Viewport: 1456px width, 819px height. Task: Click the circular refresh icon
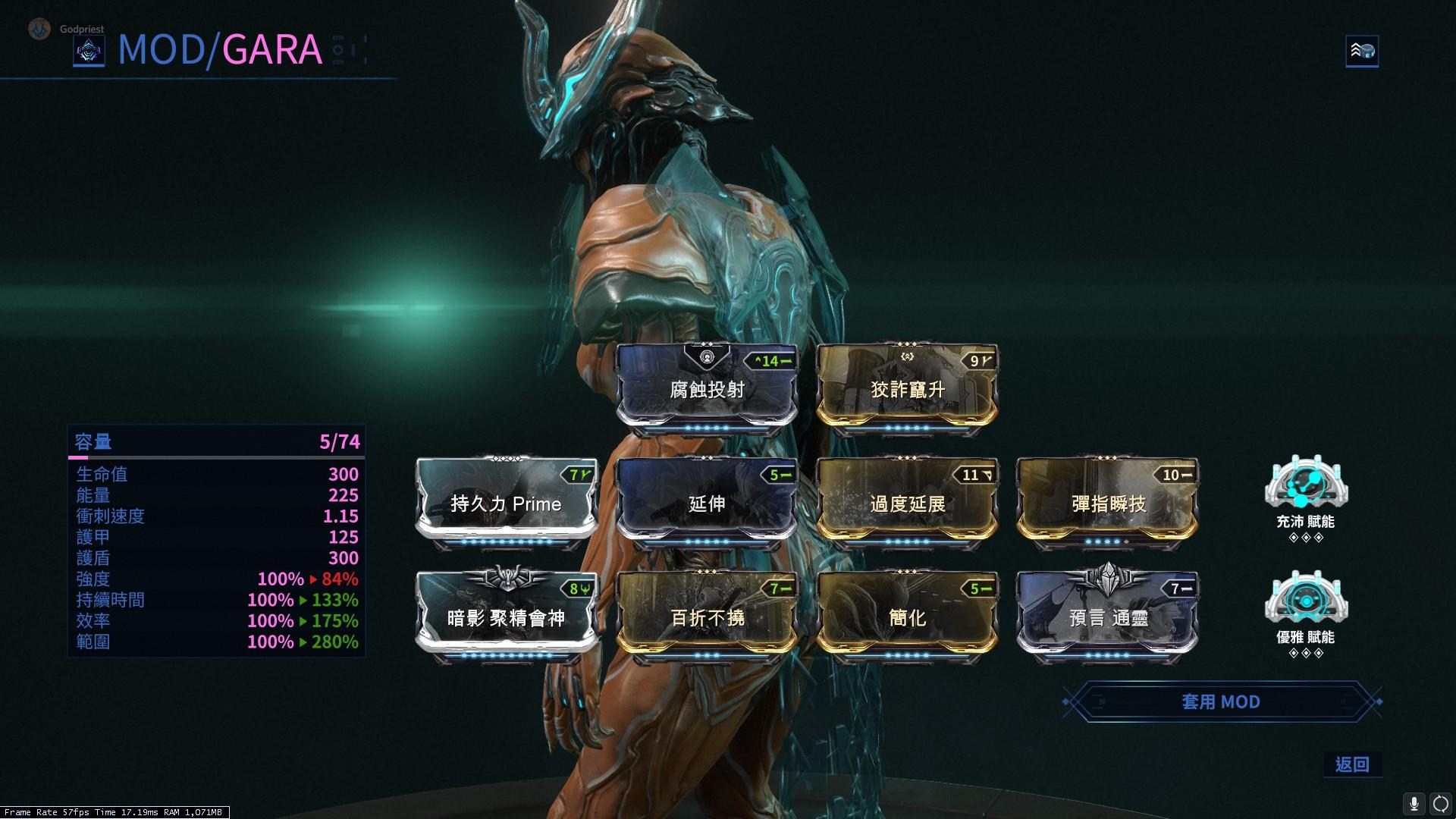coord(1440,803)
